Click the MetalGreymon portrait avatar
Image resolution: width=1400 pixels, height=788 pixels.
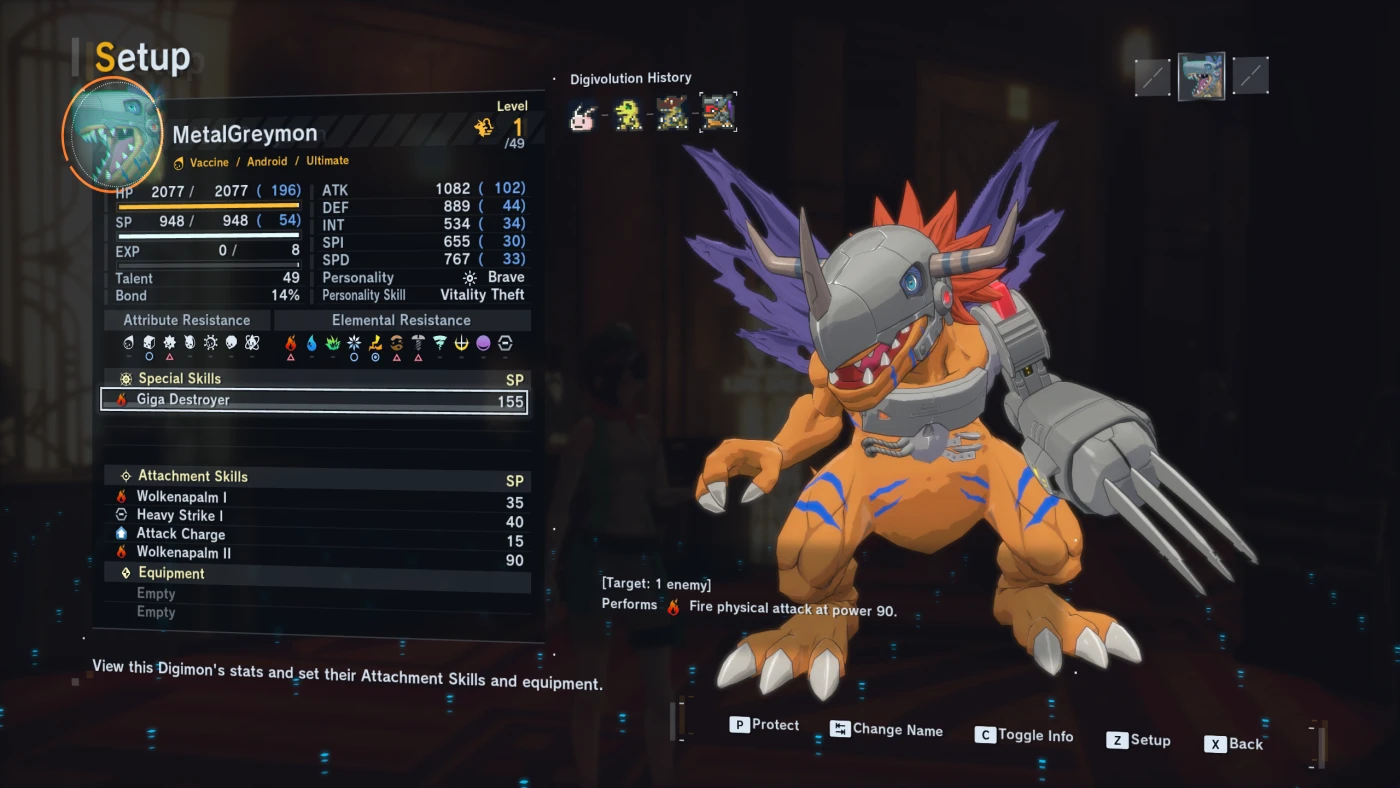[112, 133]
